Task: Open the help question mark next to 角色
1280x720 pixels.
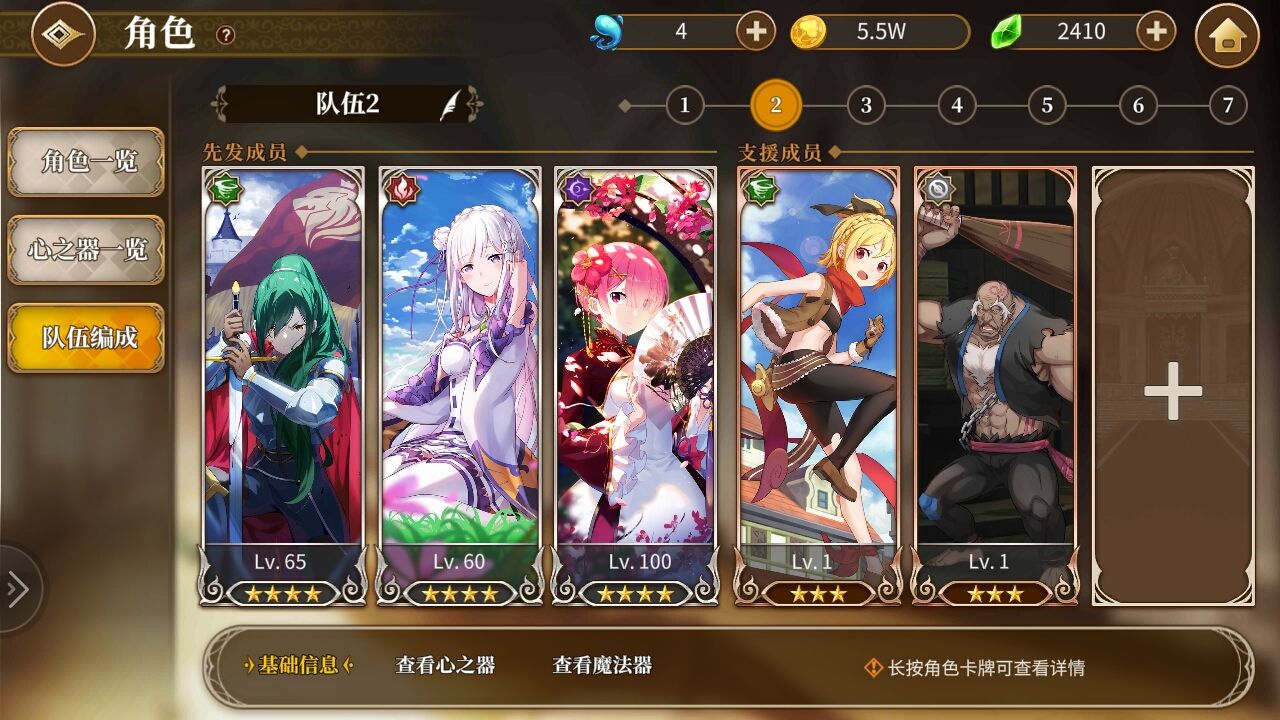Action: click(226, 35)
